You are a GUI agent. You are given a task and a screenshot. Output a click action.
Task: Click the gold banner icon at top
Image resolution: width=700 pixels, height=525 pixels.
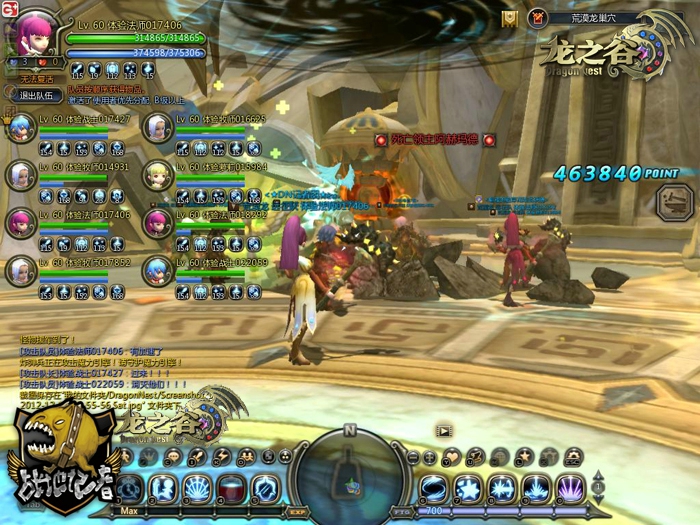(510, 17)
